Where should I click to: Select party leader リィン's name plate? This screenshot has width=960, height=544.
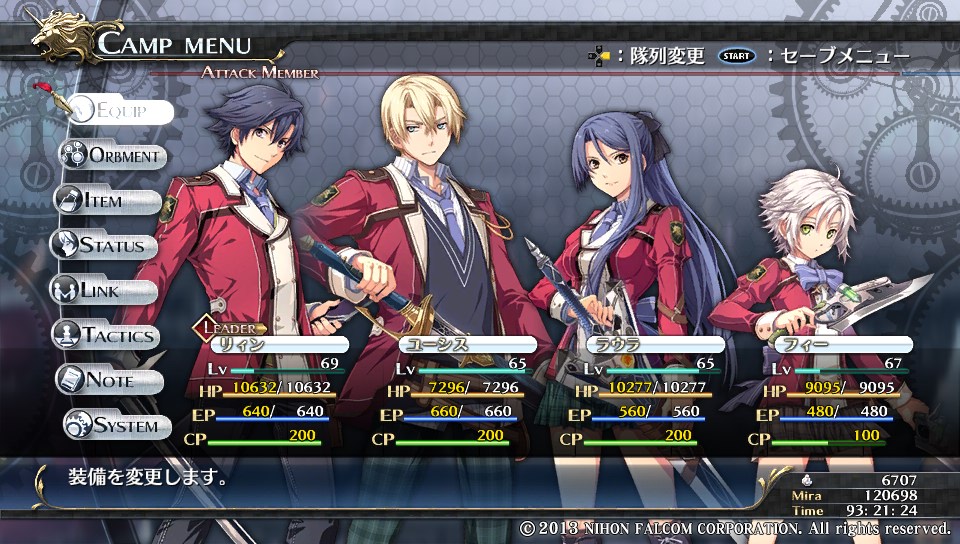click(x=265, y=345)
